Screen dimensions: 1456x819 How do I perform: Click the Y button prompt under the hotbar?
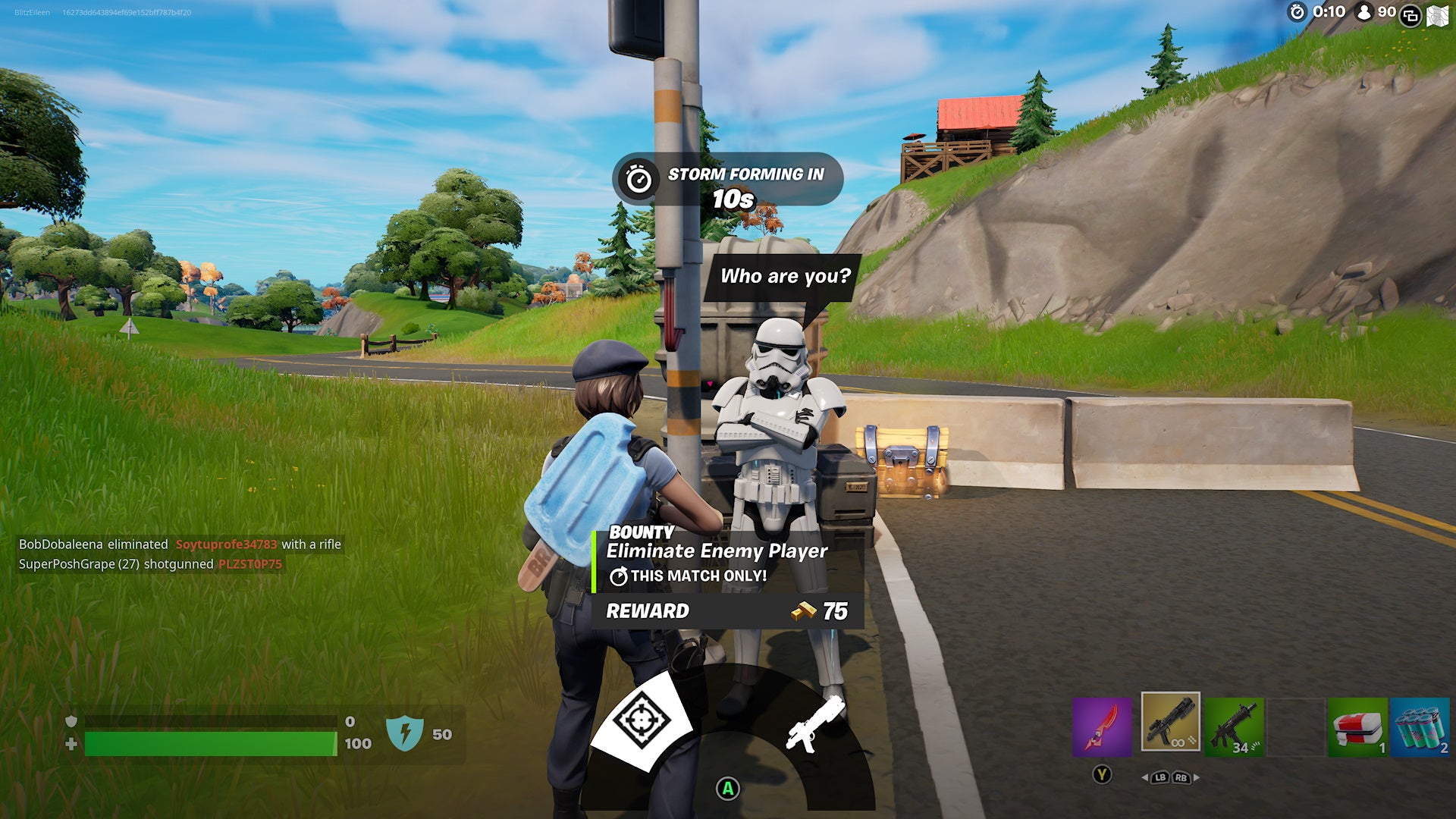tap(1102, 775)
